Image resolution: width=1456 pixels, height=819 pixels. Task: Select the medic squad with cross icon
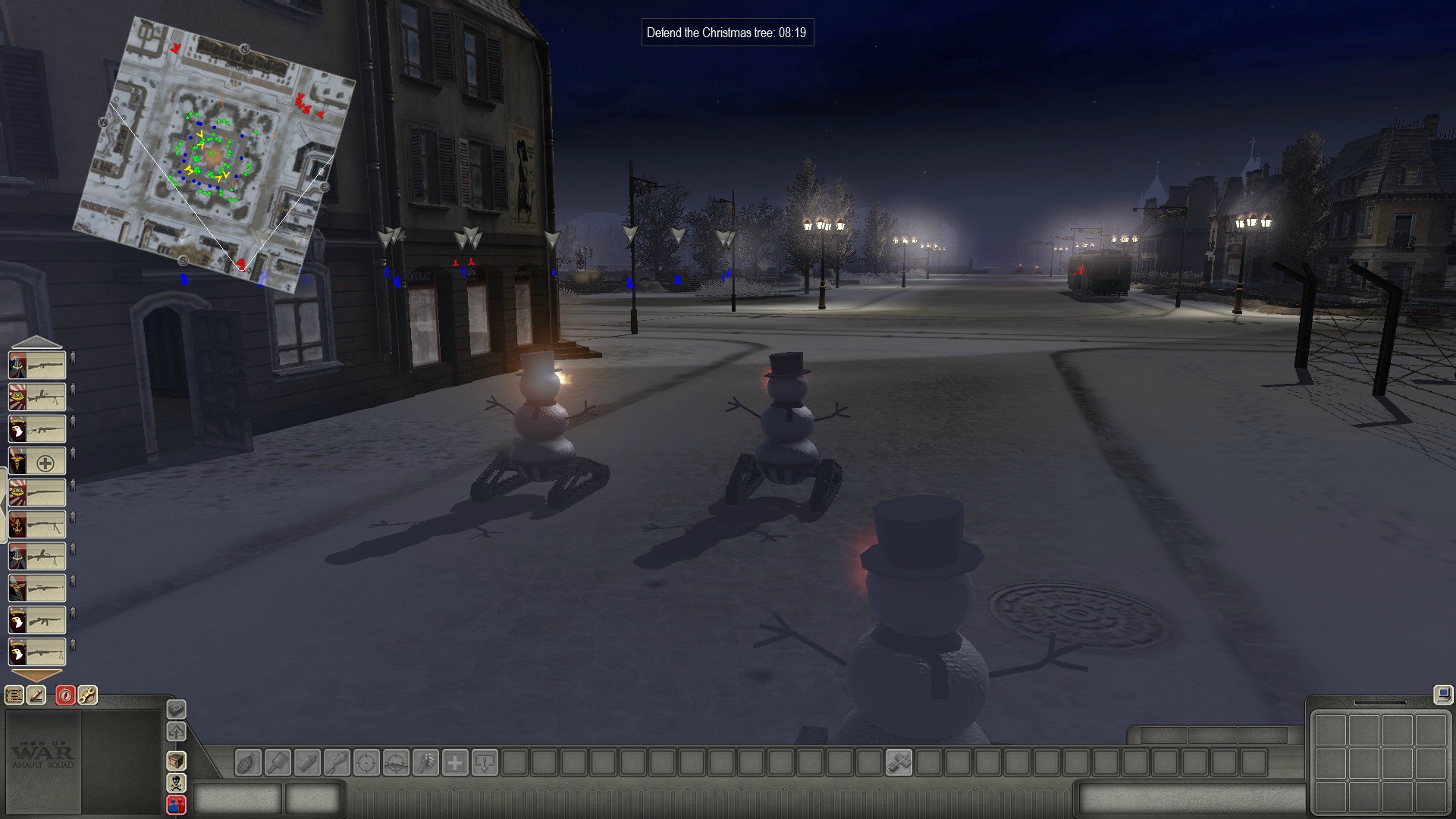[x=37, y=461]
